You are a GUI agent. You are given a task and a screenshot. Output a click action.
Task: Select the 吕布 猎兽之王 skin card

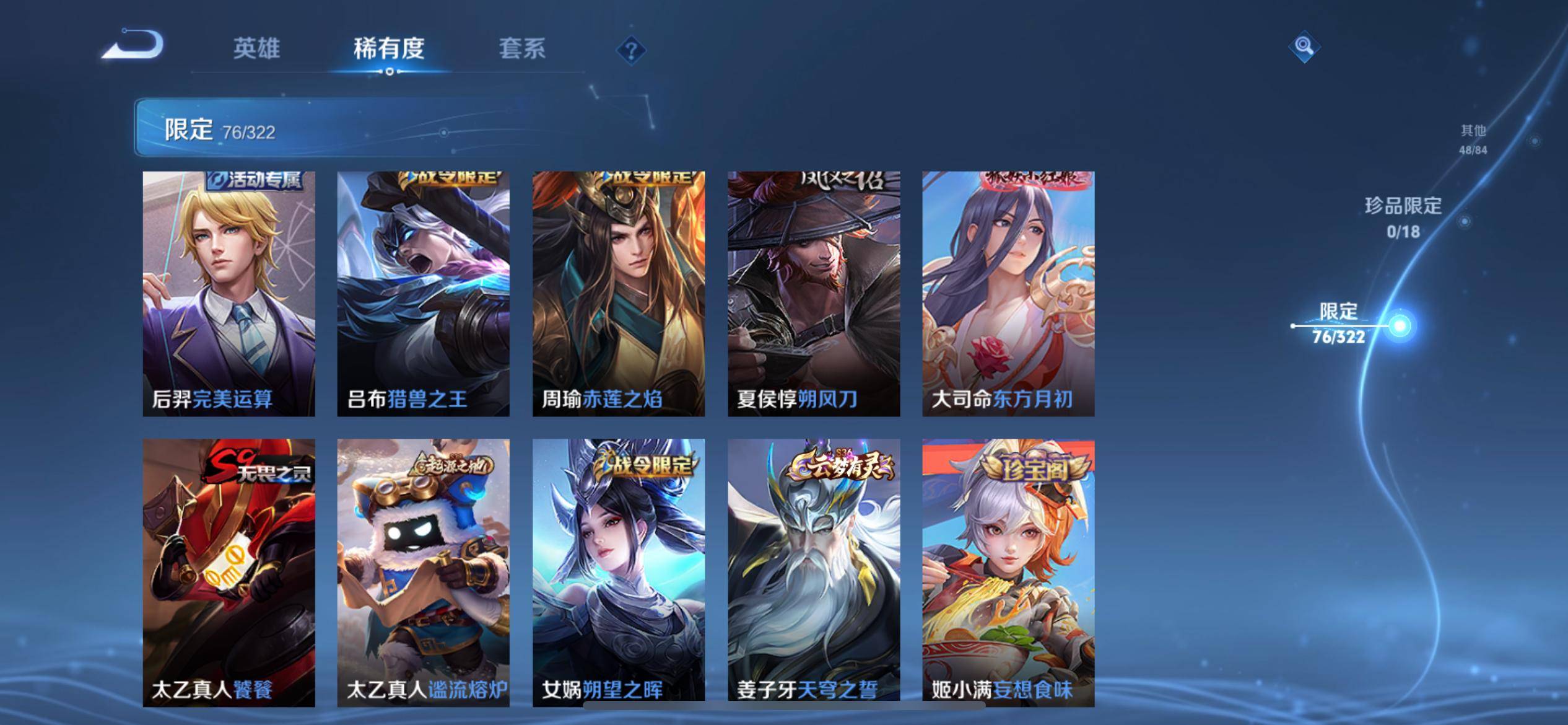[x=423, y=294]
